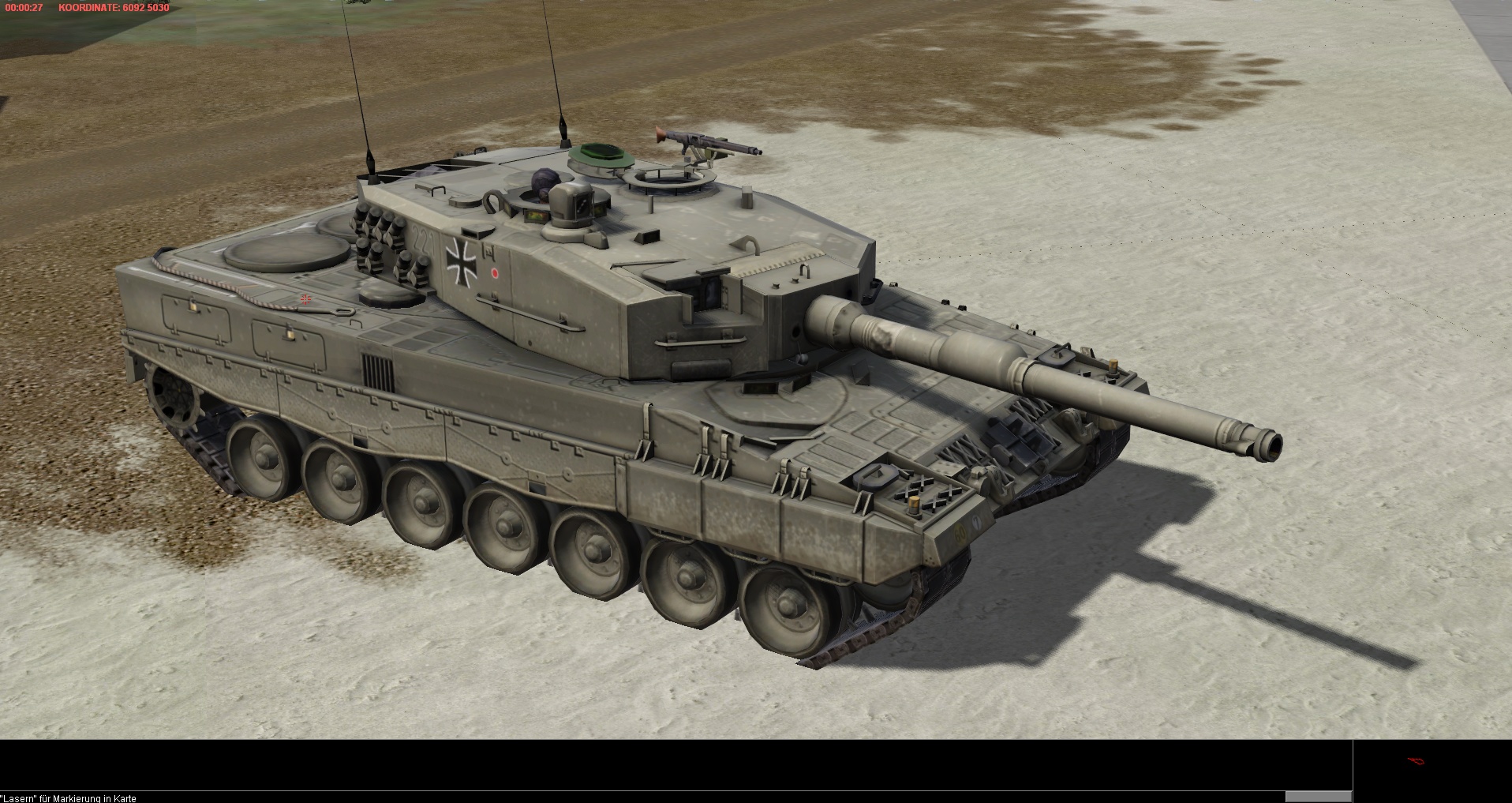Click the gray bar under the message panel
The image size is (1512, 803).
pos(1318,796)
